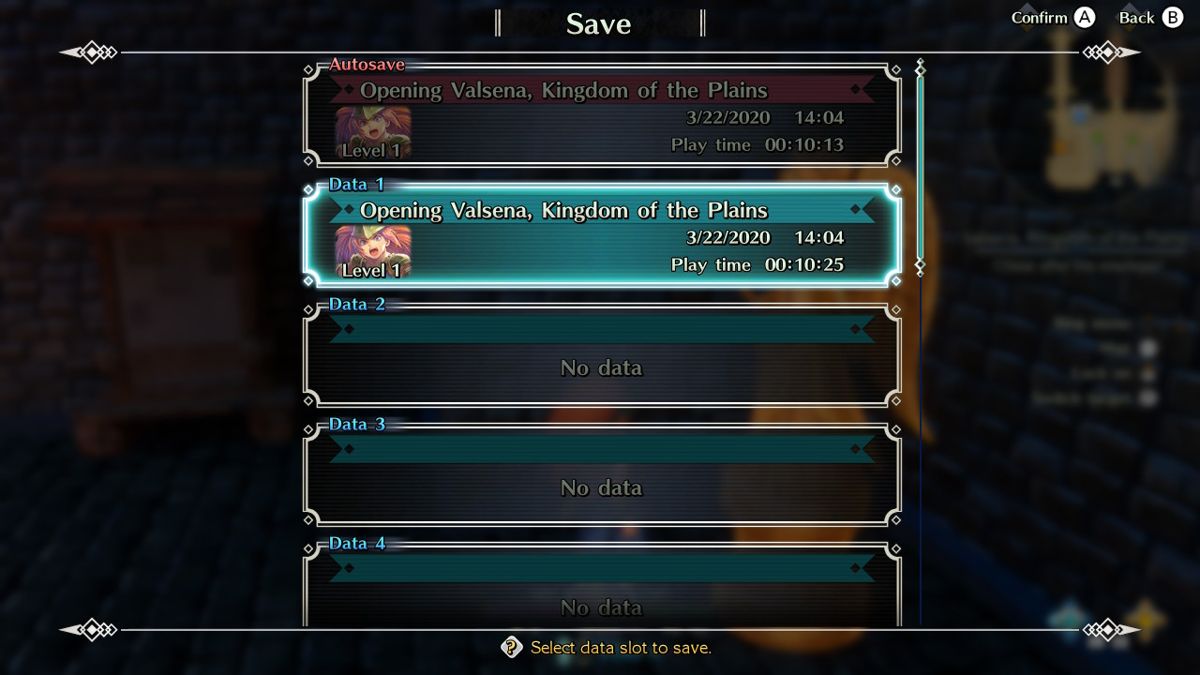The image size is (1200, 675).
Task: Click the save list scrollbar
Action: (x=920, y=170)
